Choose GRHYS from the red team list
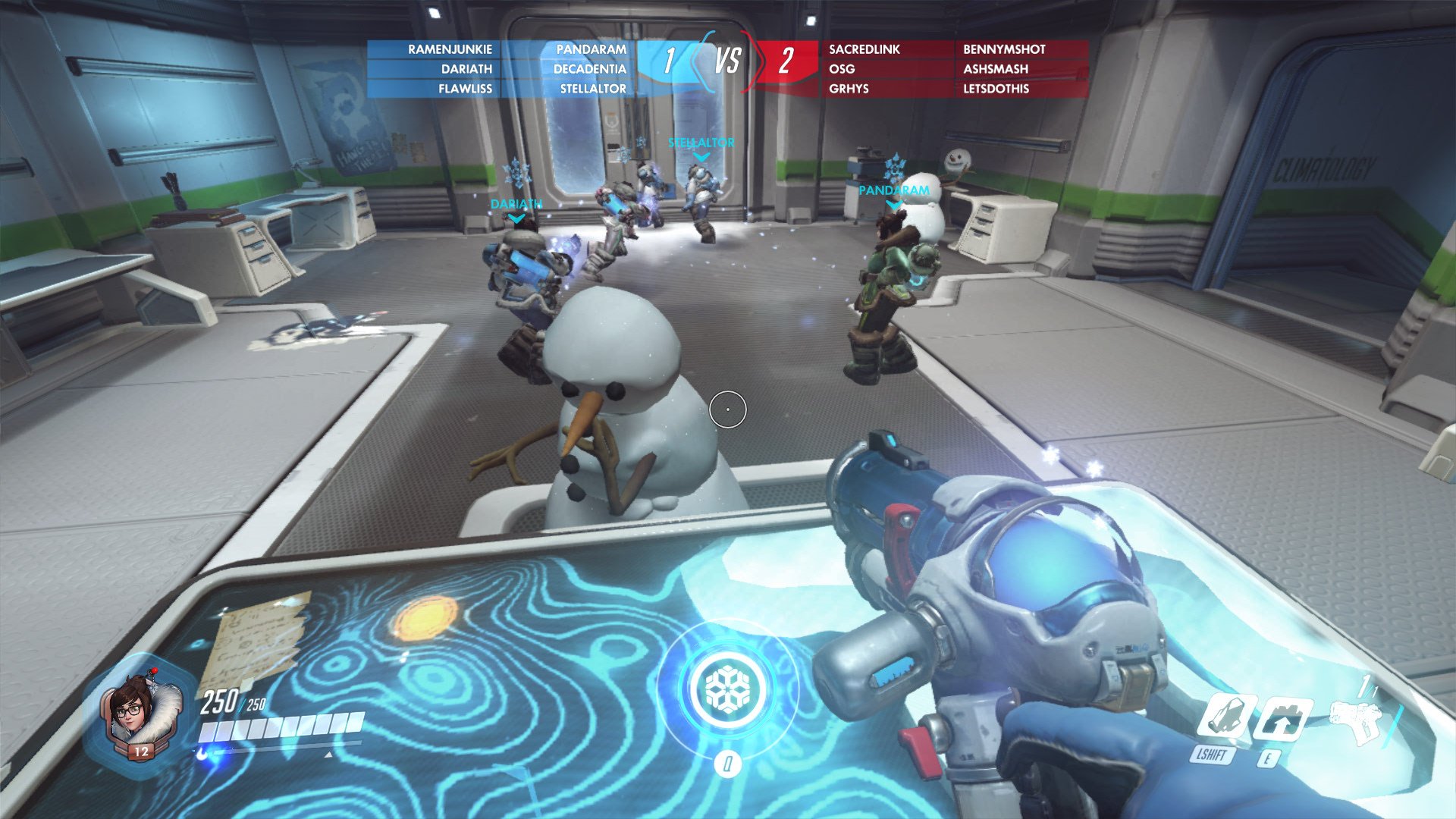Viewport: 1456px width, 819px height. [849, 89]
